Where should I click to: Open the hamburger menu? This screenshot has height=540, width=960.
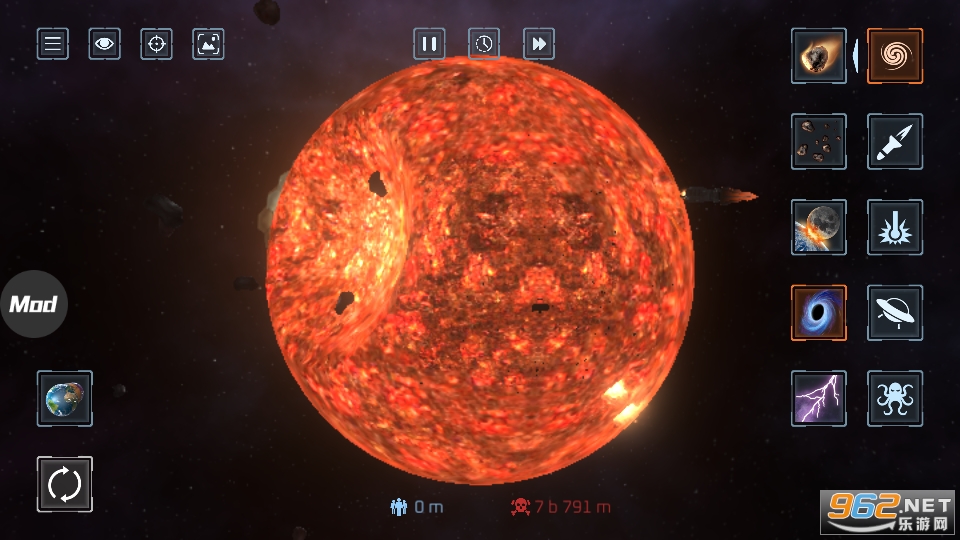point(53,44)
